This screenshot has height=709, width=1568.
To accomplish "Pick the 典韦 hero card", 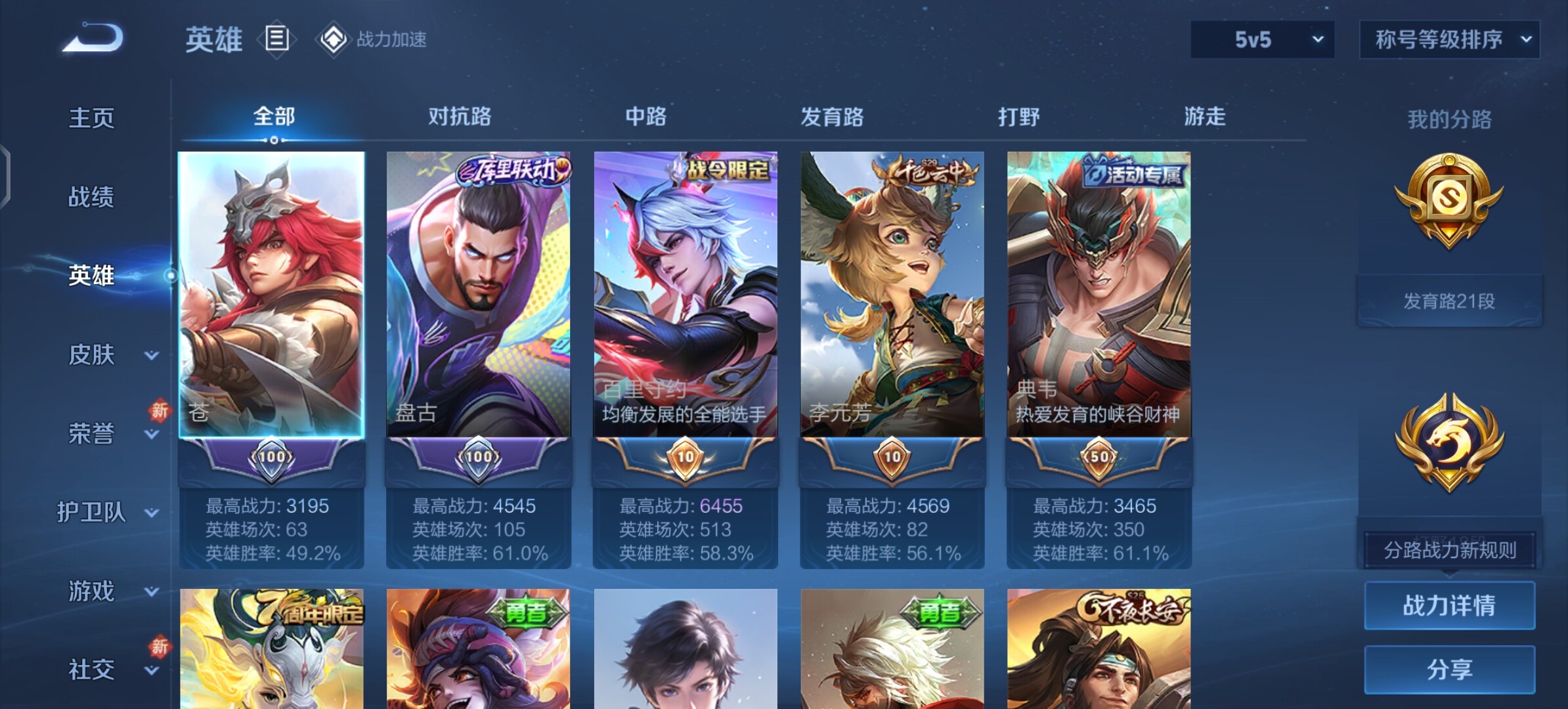I will pyautogui.click(x=1099, y=295).
